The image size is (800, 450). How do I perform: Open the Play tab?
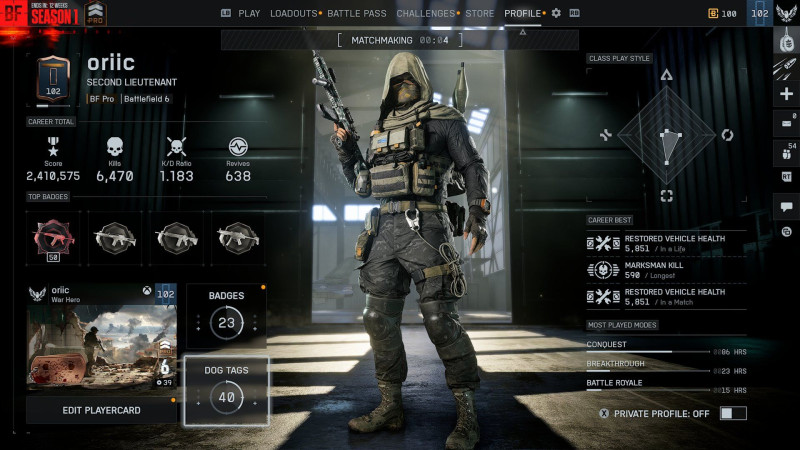click(241, 13)
